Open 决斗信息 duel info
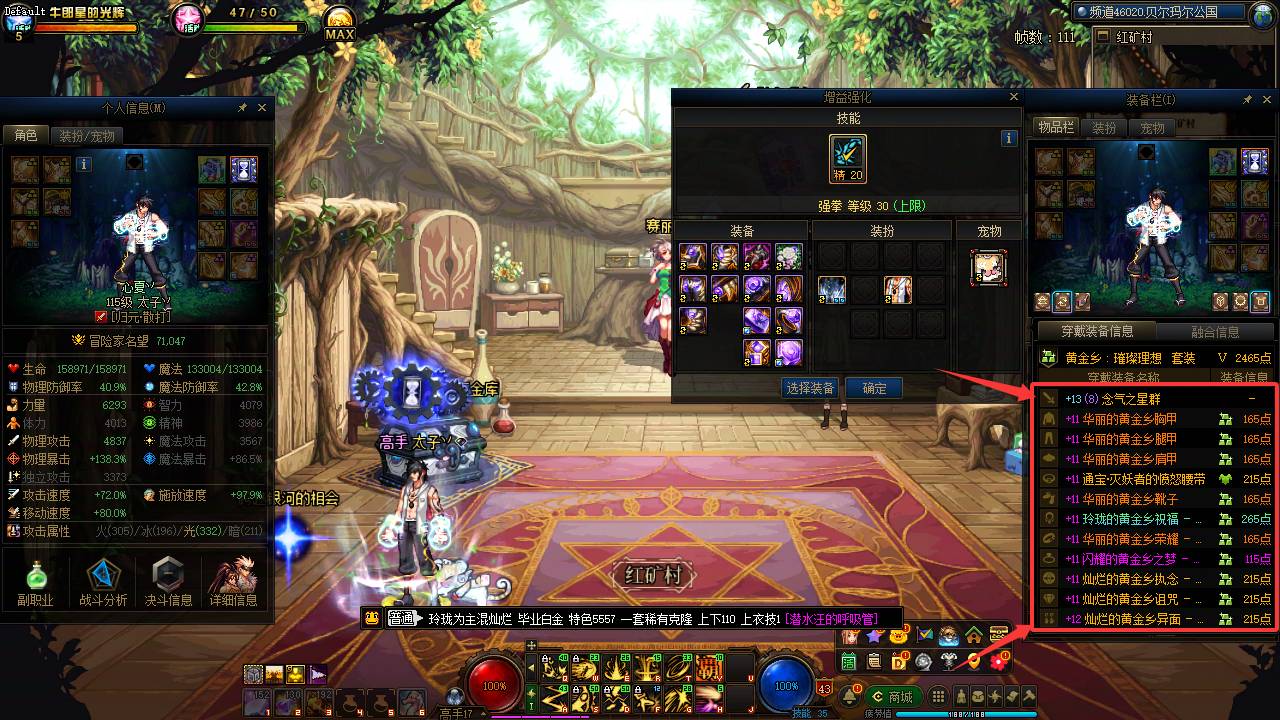1280x720 pixels. click(x=168, y=582)
